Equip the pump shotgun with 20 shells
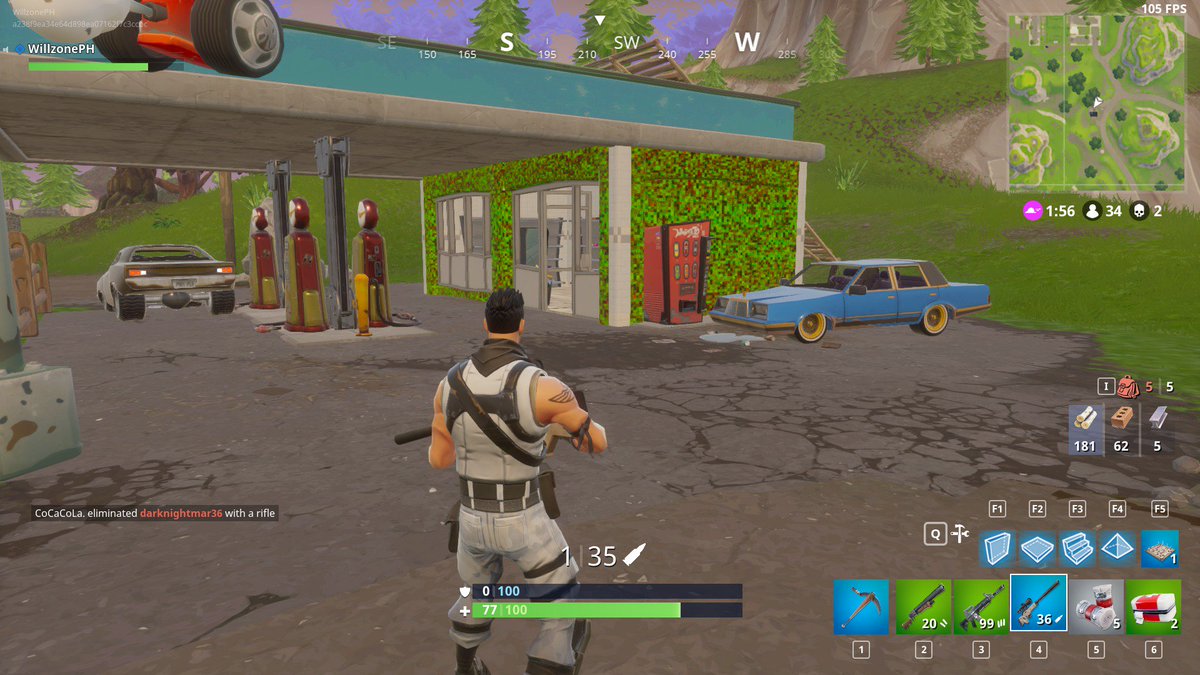 click(923, 605)
